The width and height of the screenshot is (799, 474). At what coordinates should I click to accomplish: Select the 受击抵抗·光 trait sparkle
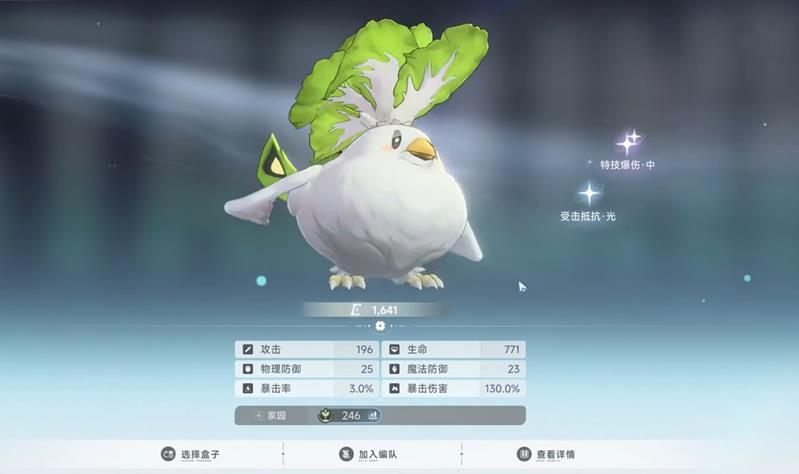click(x=591, y=194)
